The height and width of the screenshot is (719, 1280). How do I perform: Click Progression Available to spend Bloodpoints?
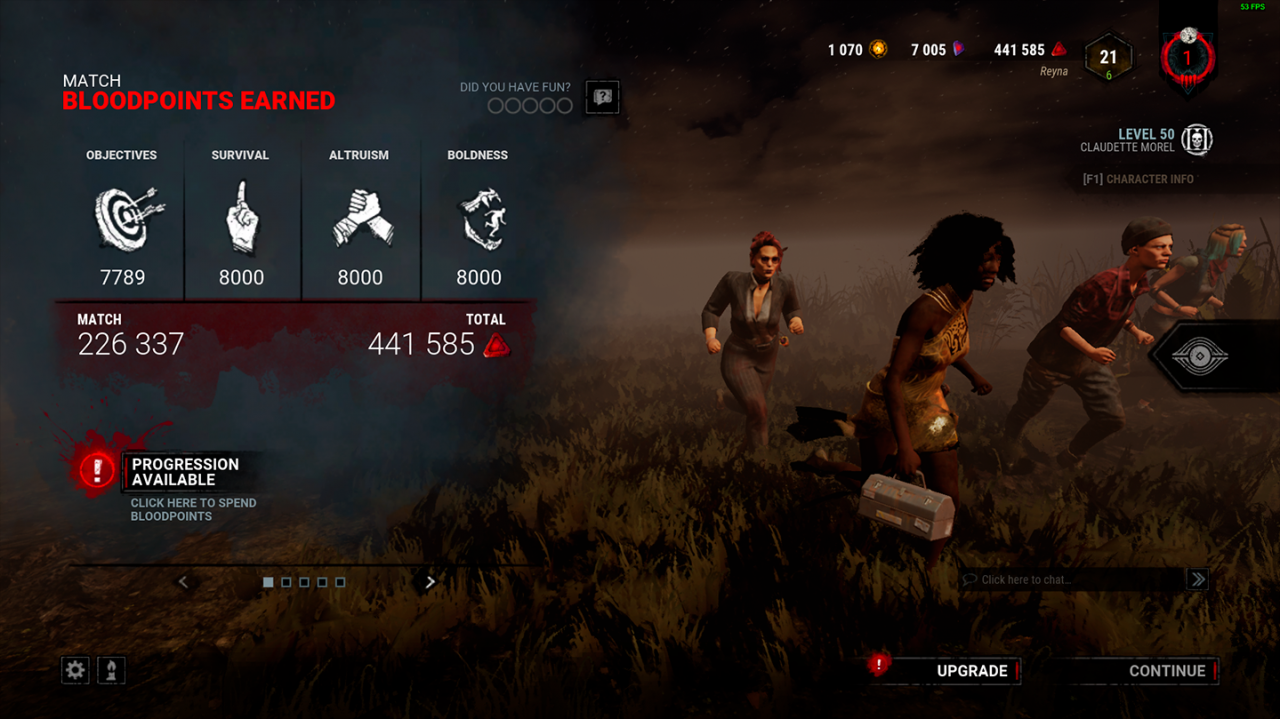185,472
